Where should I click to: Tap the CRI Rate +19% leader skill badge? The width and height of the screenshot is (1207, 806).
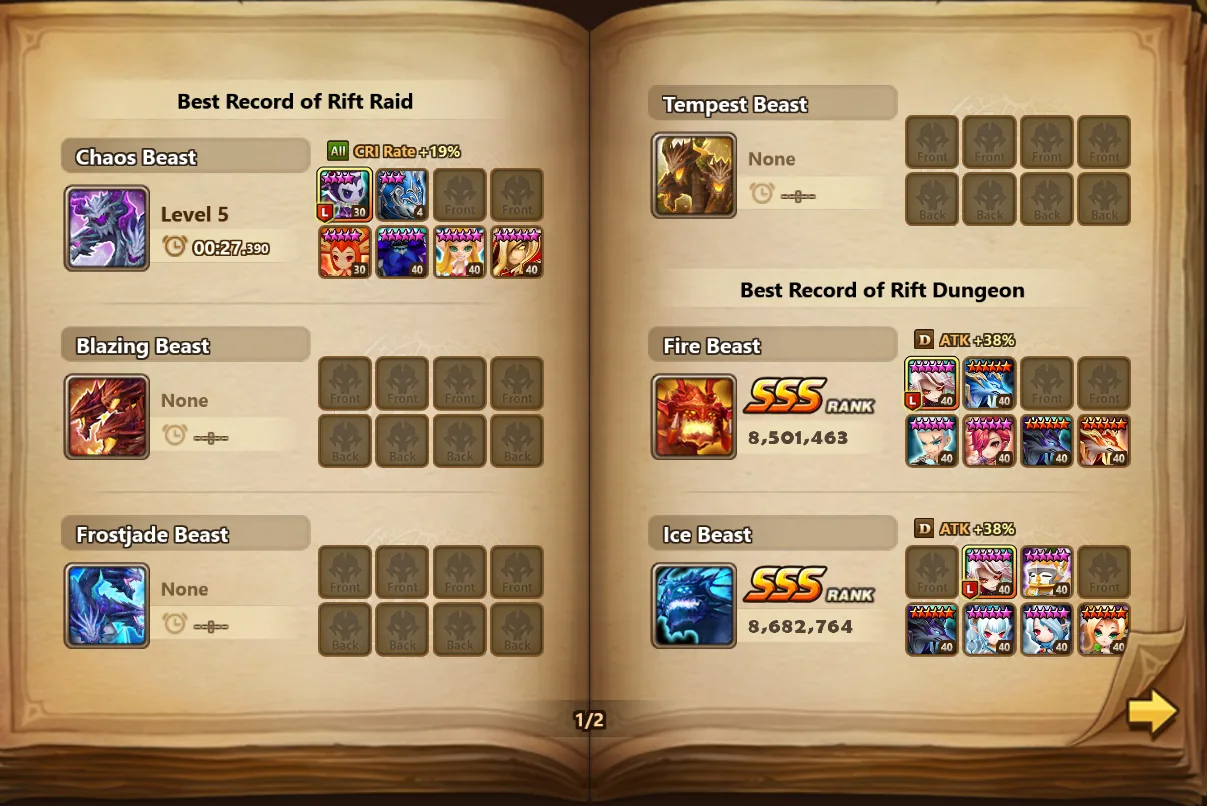point(394,152)
